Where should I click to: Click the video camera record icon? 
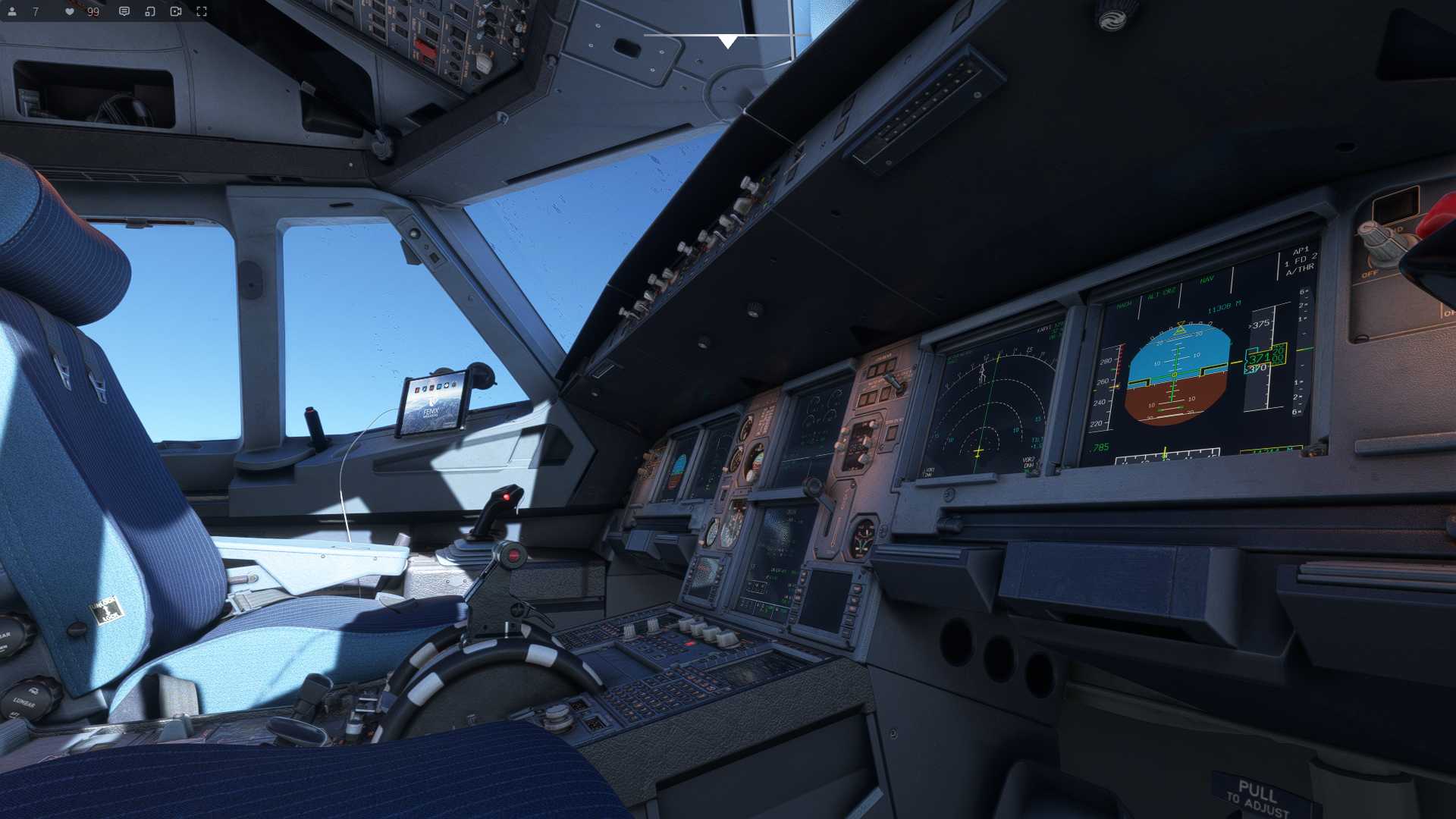[176, 11]
